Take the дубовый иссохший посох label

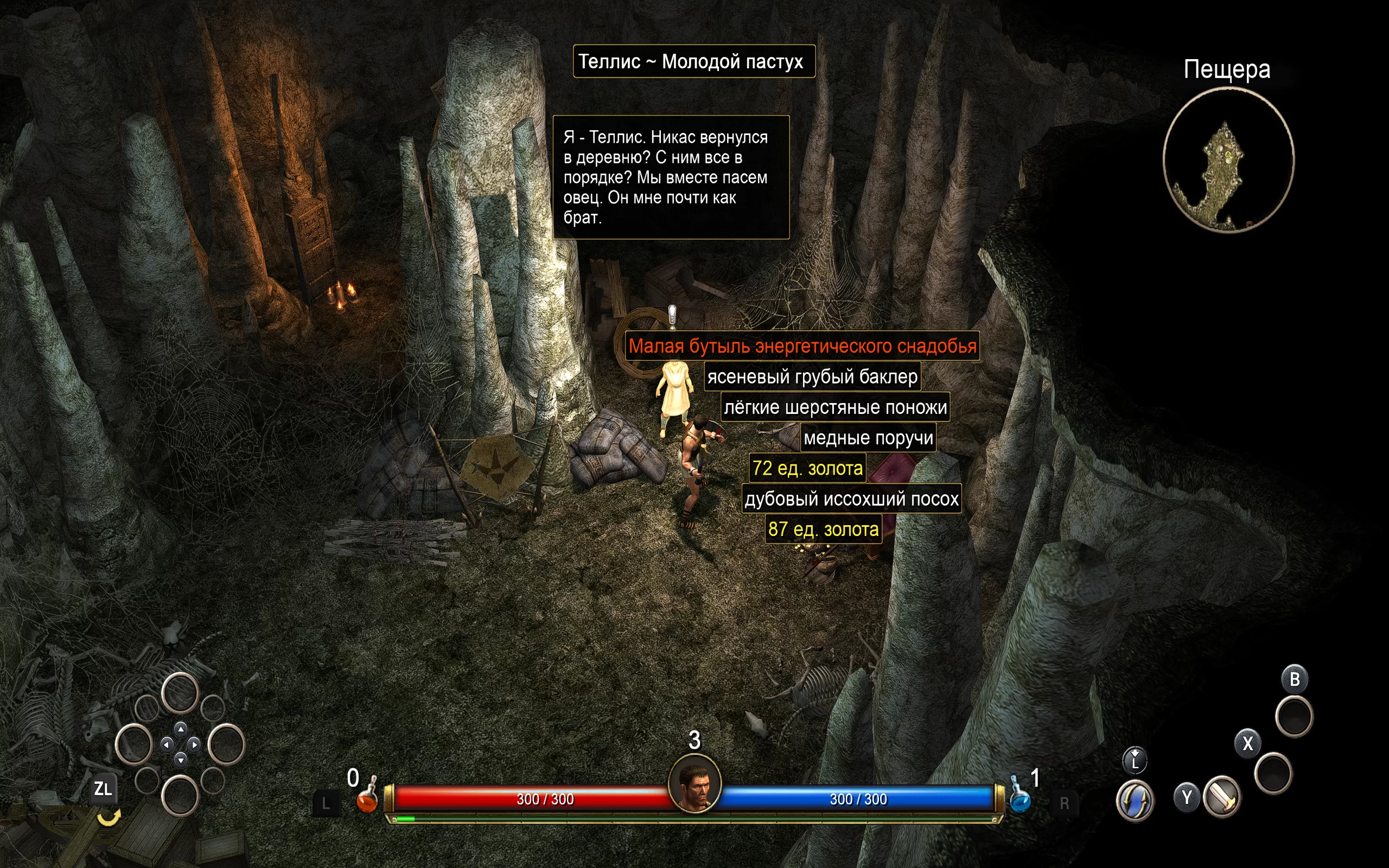pos(851,499)
